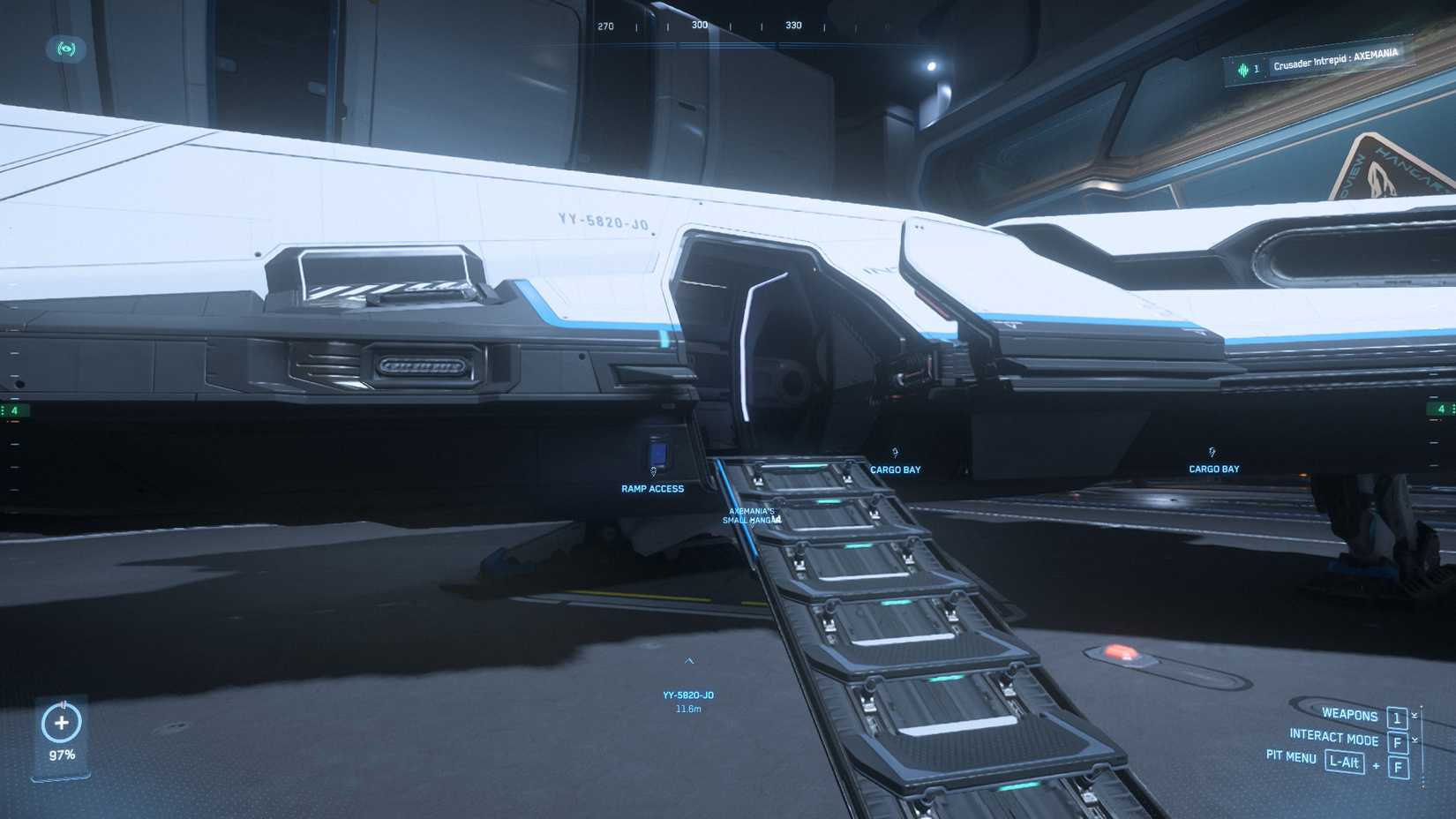The image size is (1456, 819).
Task: Click the interaction pin above RAMP ACCESS
Action: coord(654,471)
